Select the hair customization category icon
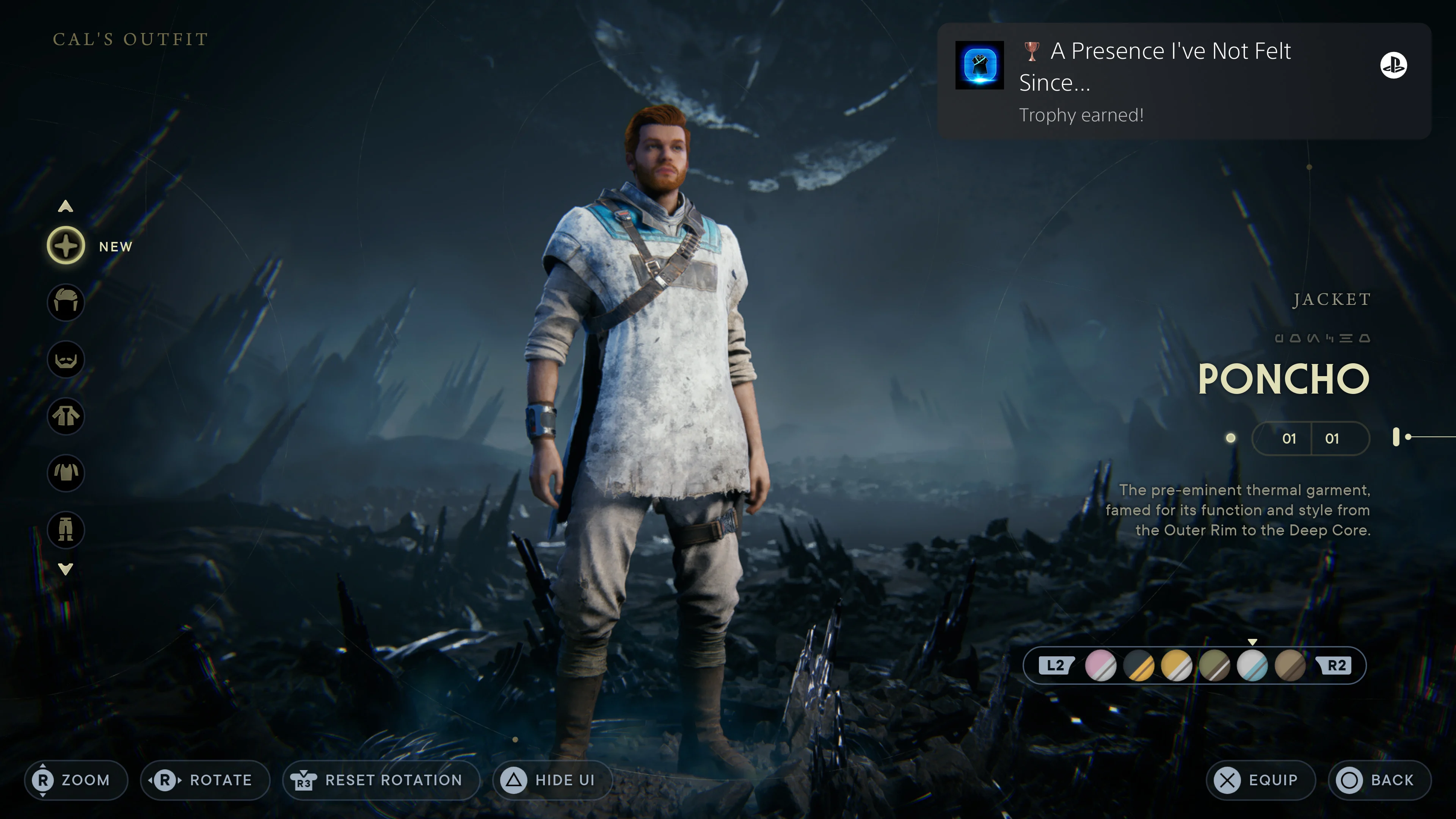This screenshot has width=1456, height=819. click(66, 303)
